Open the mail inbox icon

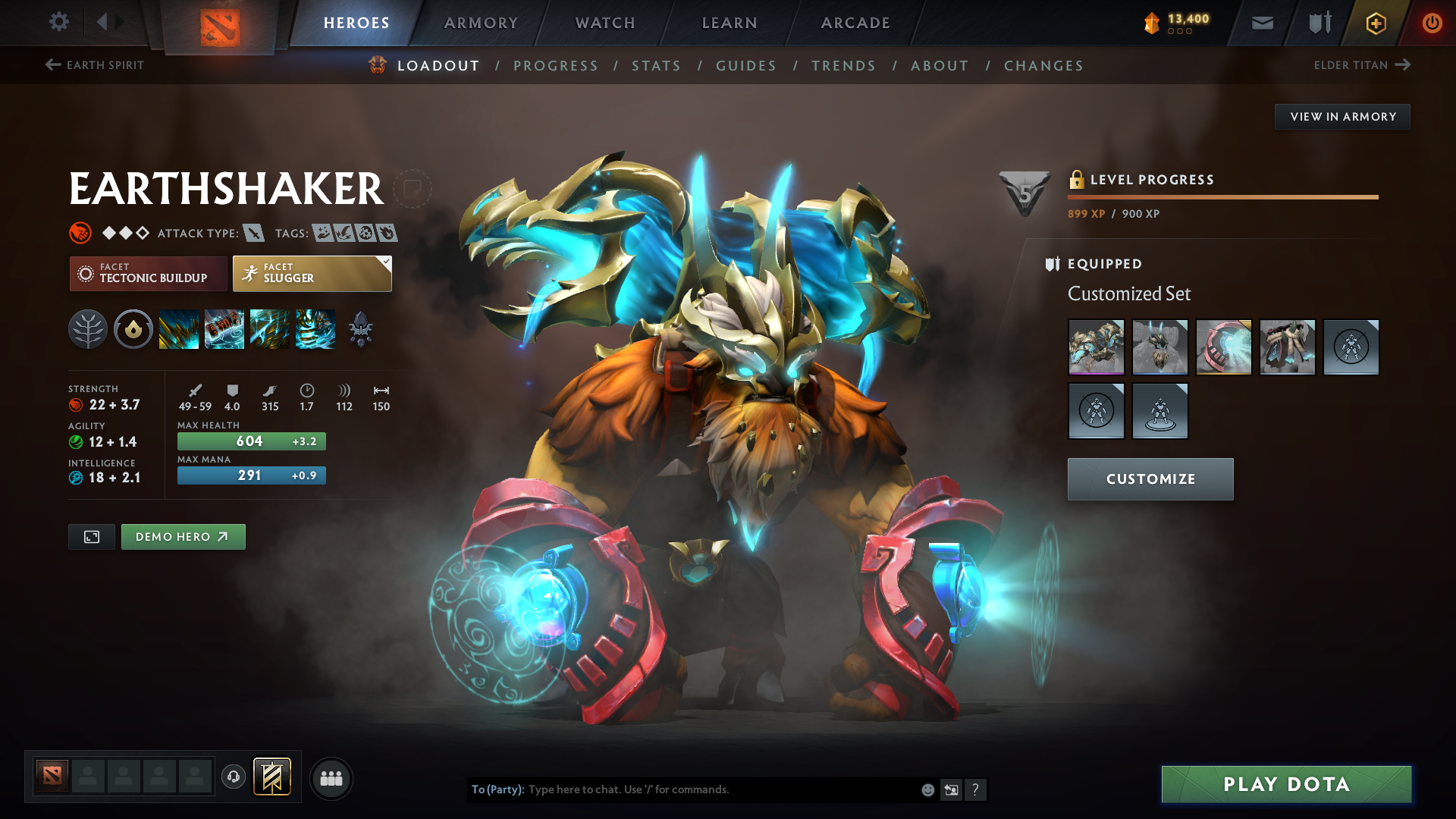pos(1262,23)
